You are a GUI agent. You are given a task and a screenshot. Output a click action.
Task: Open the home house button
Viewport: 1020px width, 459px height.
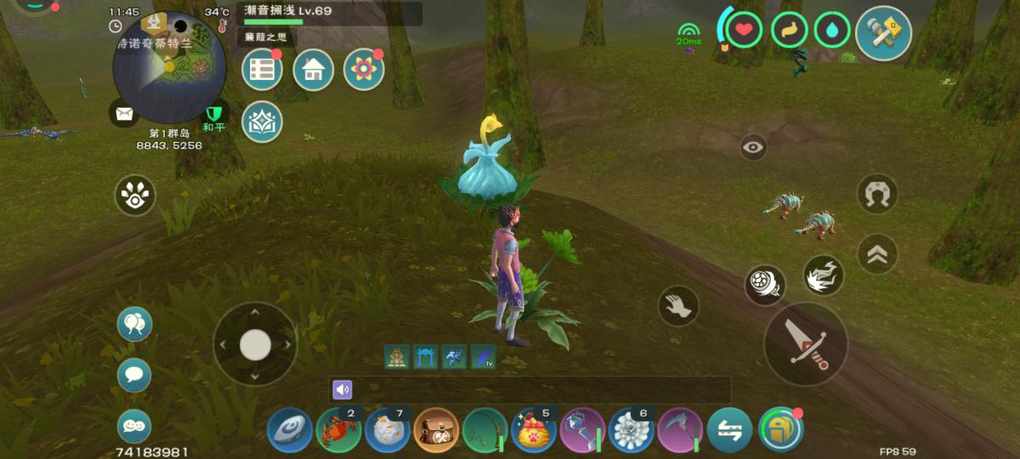point(313,70)
